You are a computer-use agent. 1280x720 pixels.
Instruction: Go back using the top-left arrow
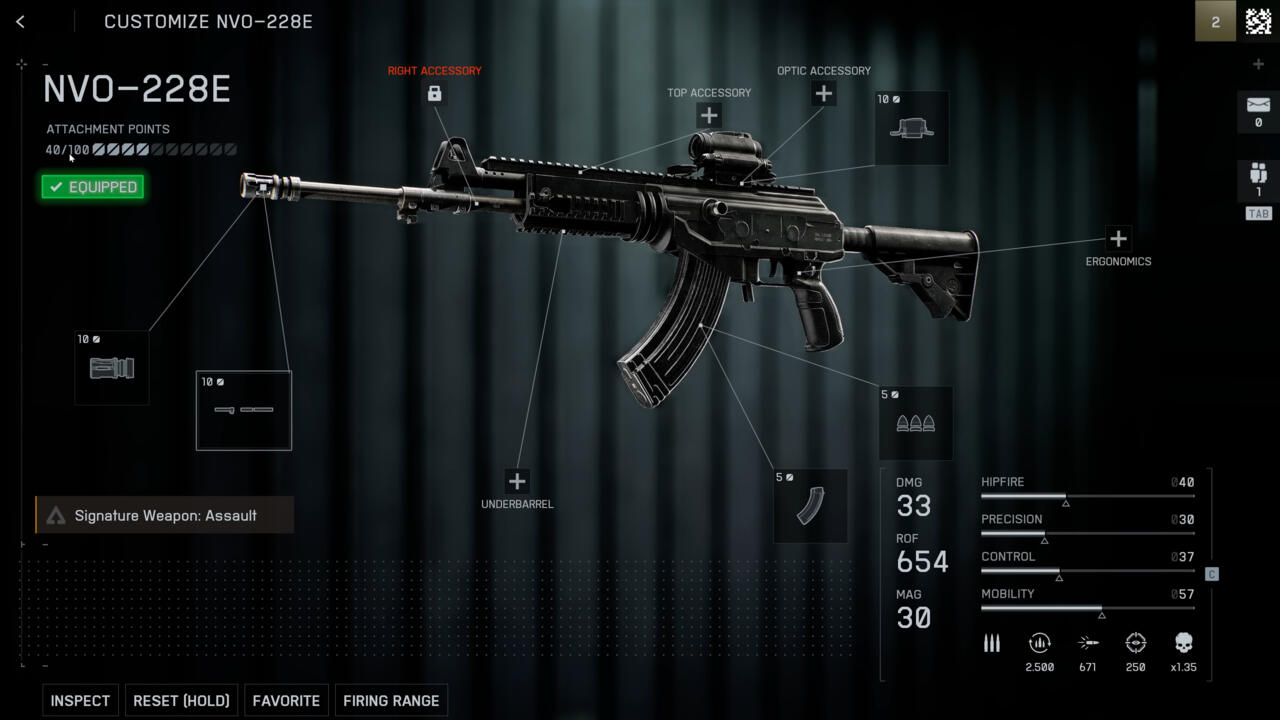coord(20,21)
